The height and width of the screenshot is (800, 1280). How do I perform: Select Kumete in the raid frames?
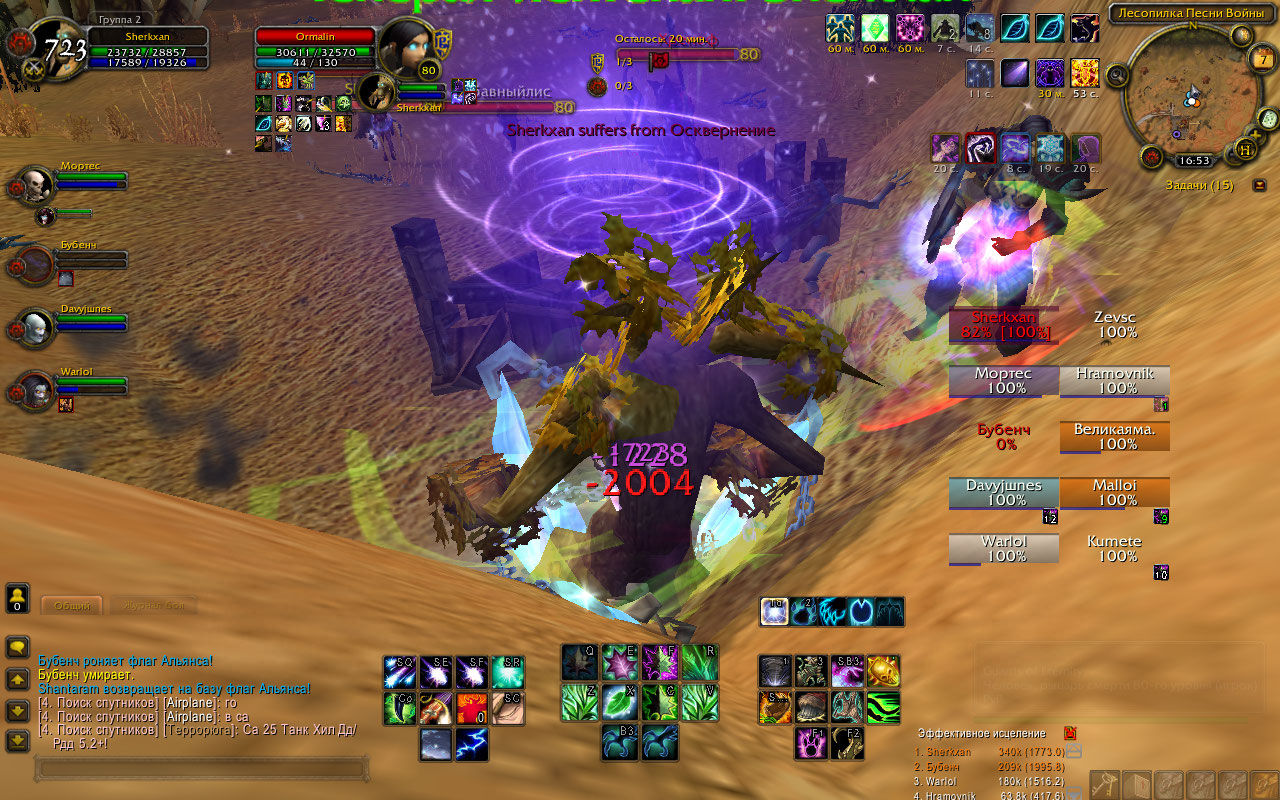click(1113, 548)
